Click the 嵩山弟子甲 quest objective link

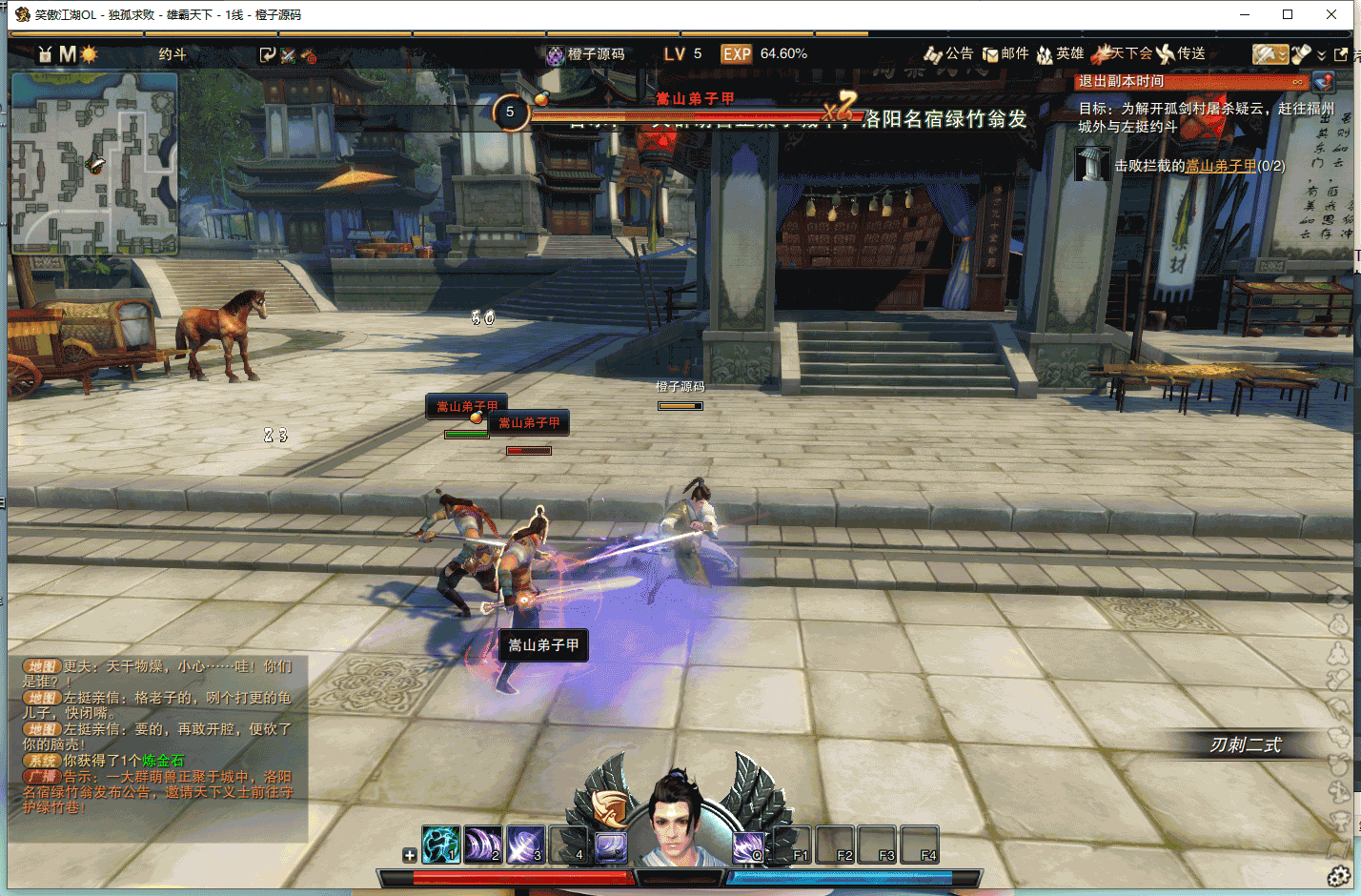pyautogui.click(x=1221, y=166)
